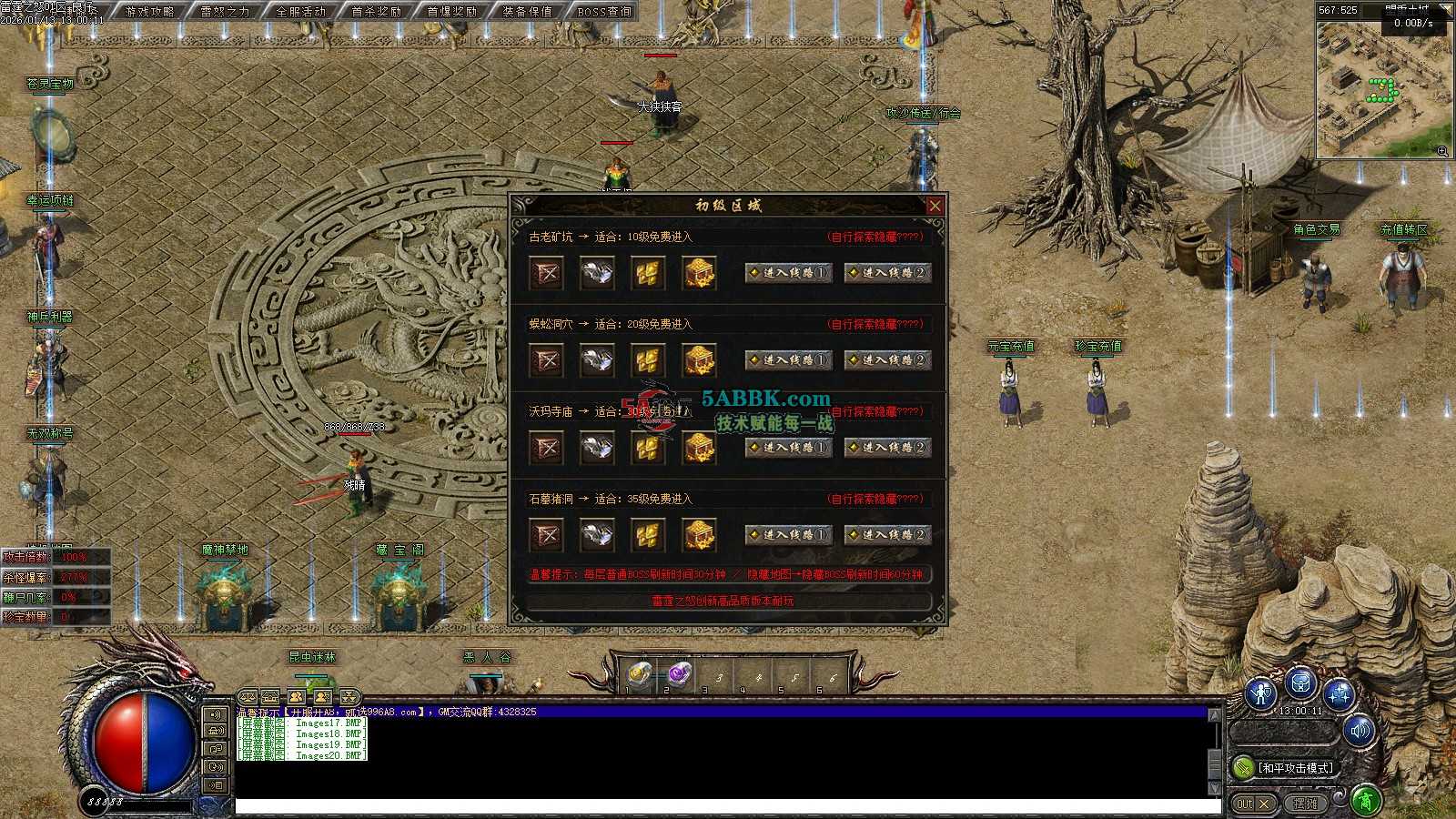Screen dimensions: 1456x819
Task: Enter 蜈蚣洞穴 via 进入线路② button
Action: point(887,359)
